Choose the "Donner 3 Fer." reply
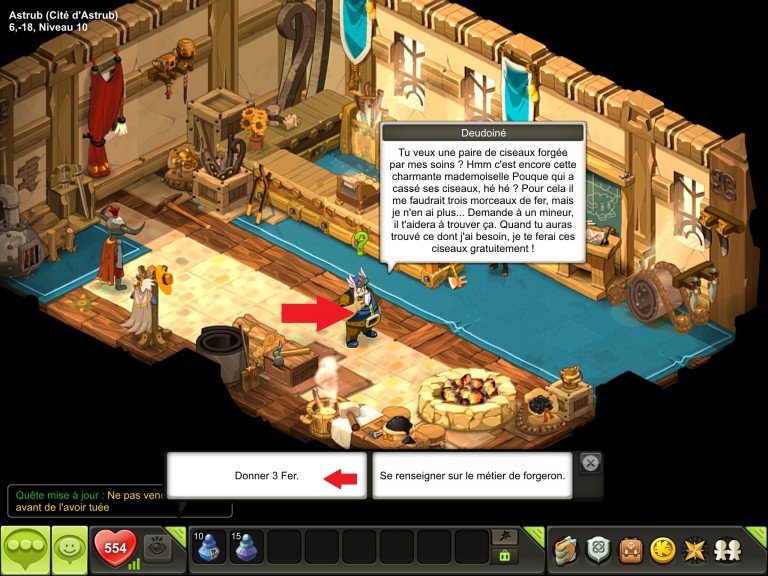 266,476
